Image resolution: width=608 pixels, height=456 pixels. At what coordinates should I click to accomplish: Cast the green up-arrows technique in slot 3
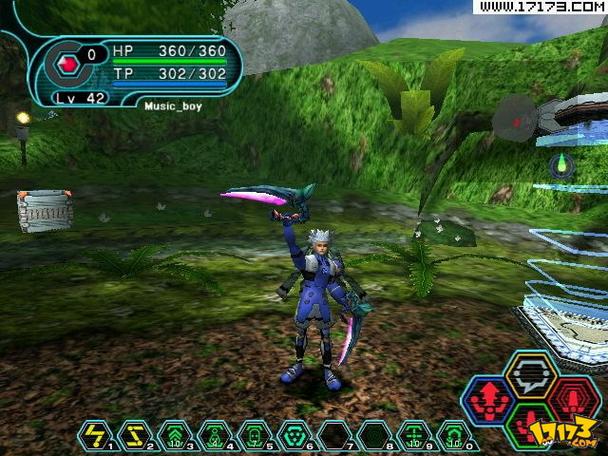pyautogui.click(x=174, y=434)
